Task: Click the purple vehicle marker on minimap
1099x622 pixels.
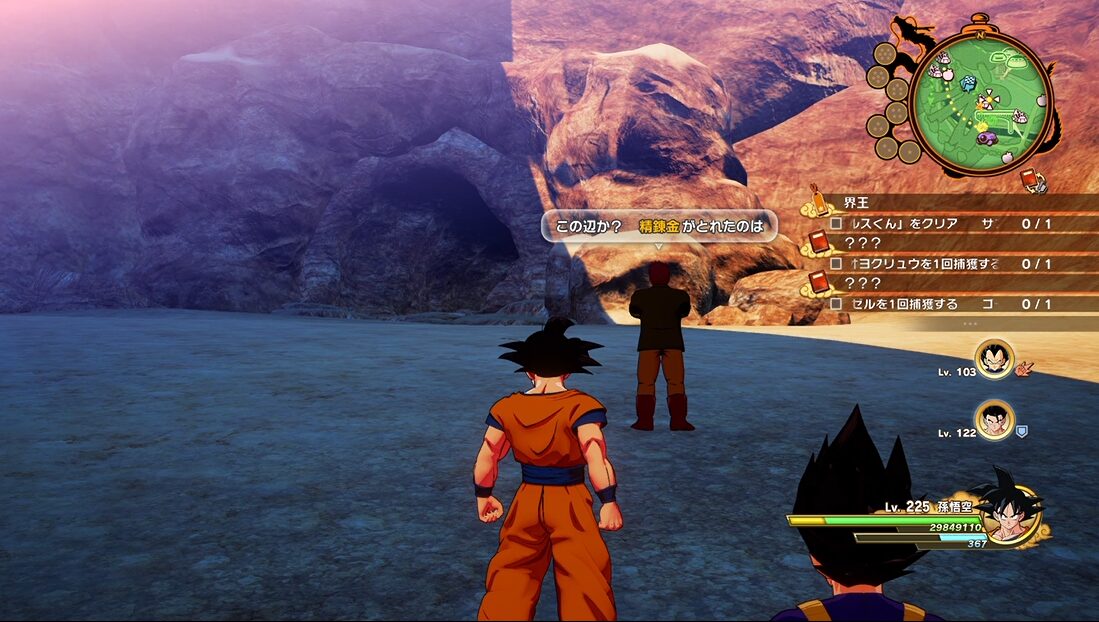Action: pos(986,139)
